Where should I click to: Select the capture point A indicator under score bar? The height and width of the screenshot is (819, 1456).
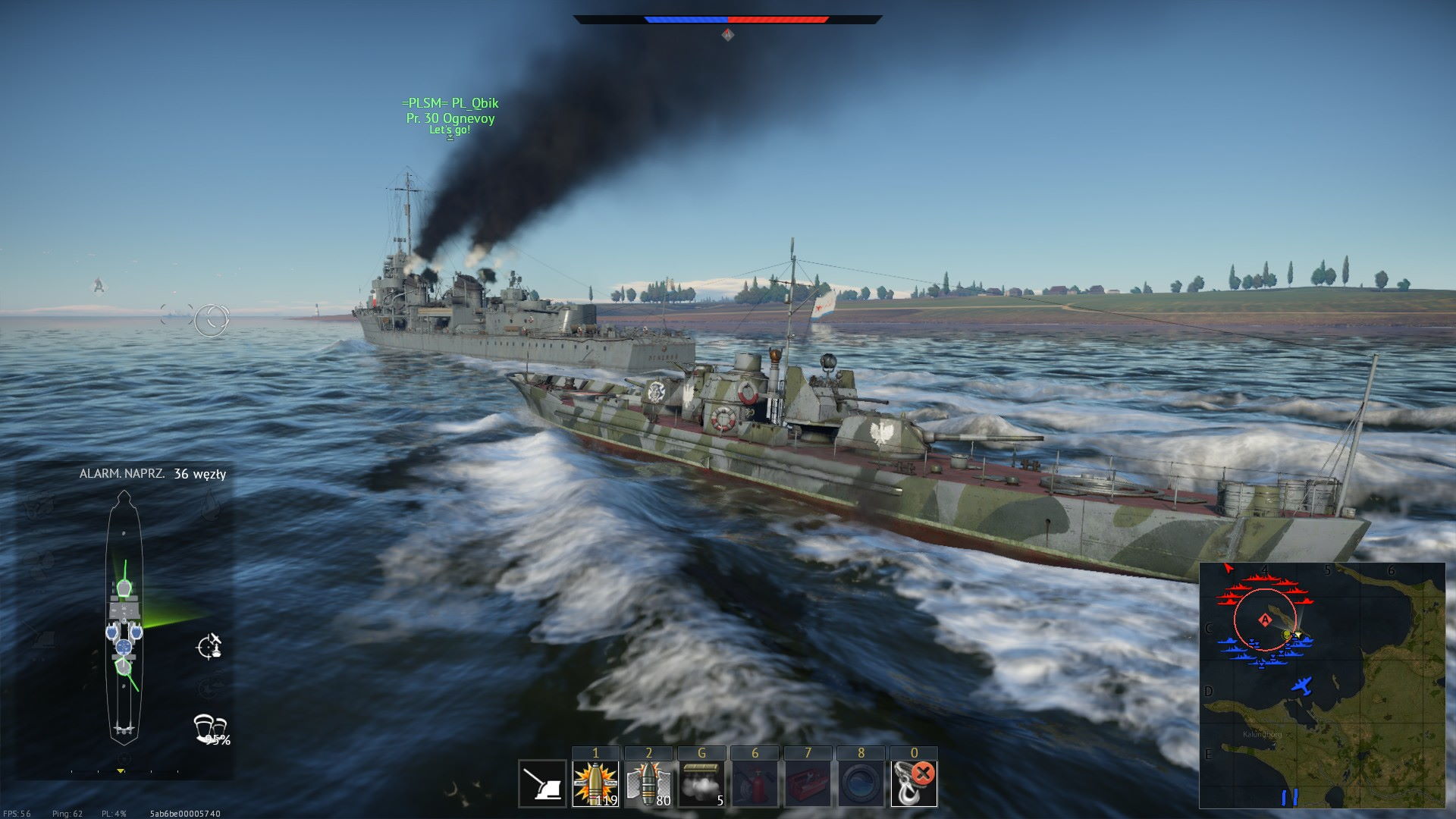point(728,35)
